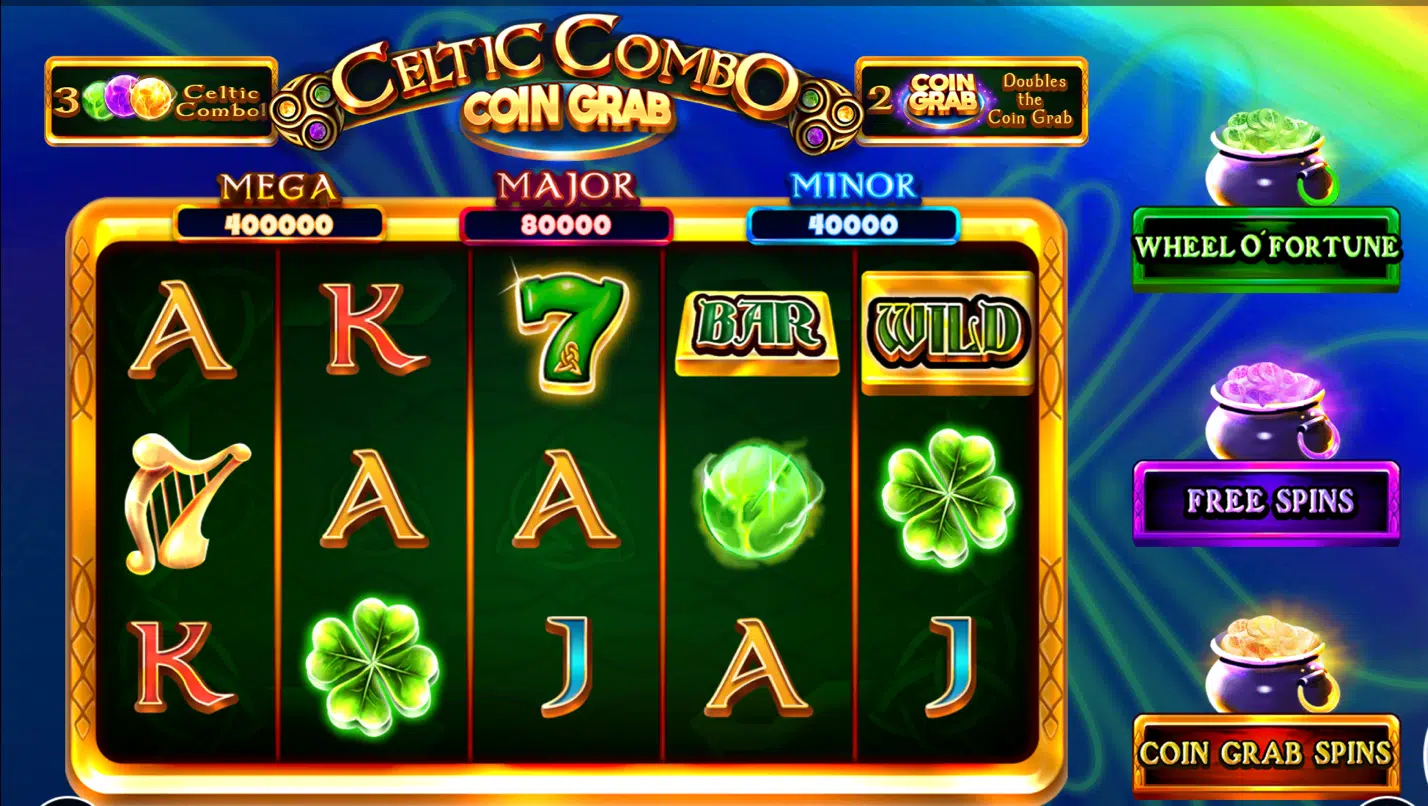
Task: Select the Wheel O' Fortune feature button
Action: coord(1265,248)
